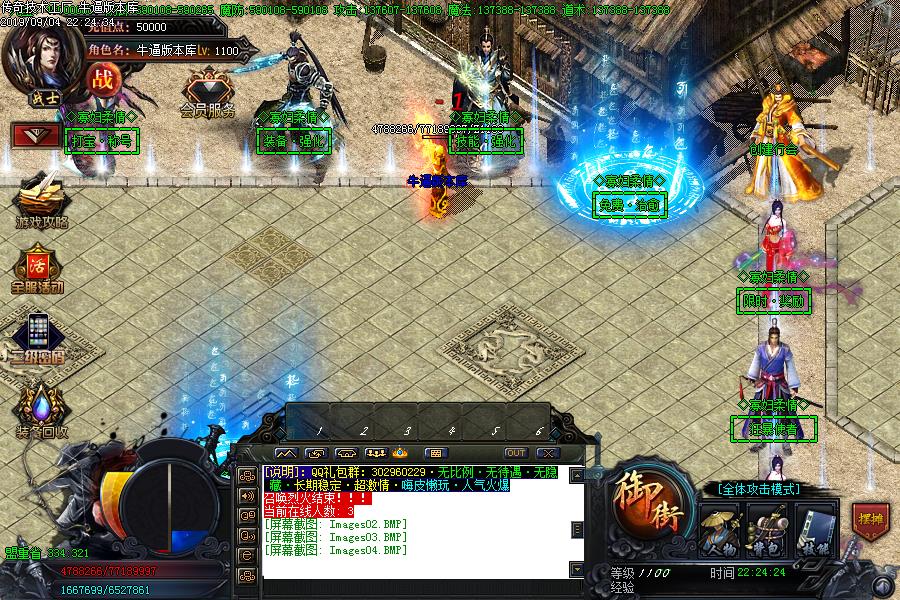900x600 pixels.
Task: Open the 摆摊 stall button
Action: 869,520
